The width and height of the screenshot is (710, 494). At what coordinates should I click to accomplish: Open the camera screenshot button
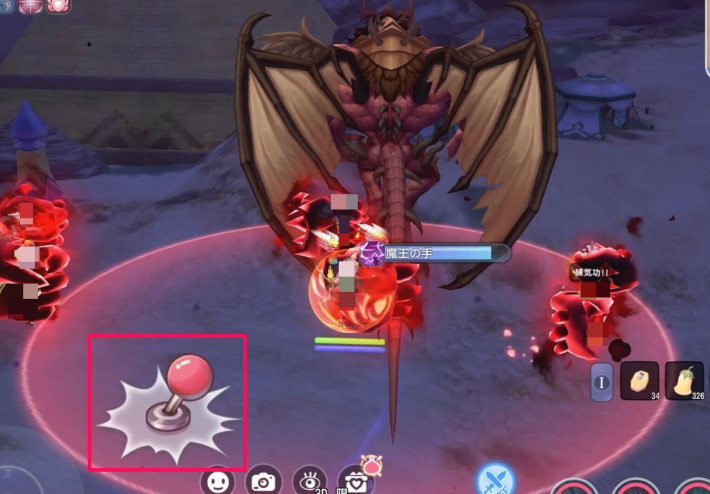tap(263, 481)
